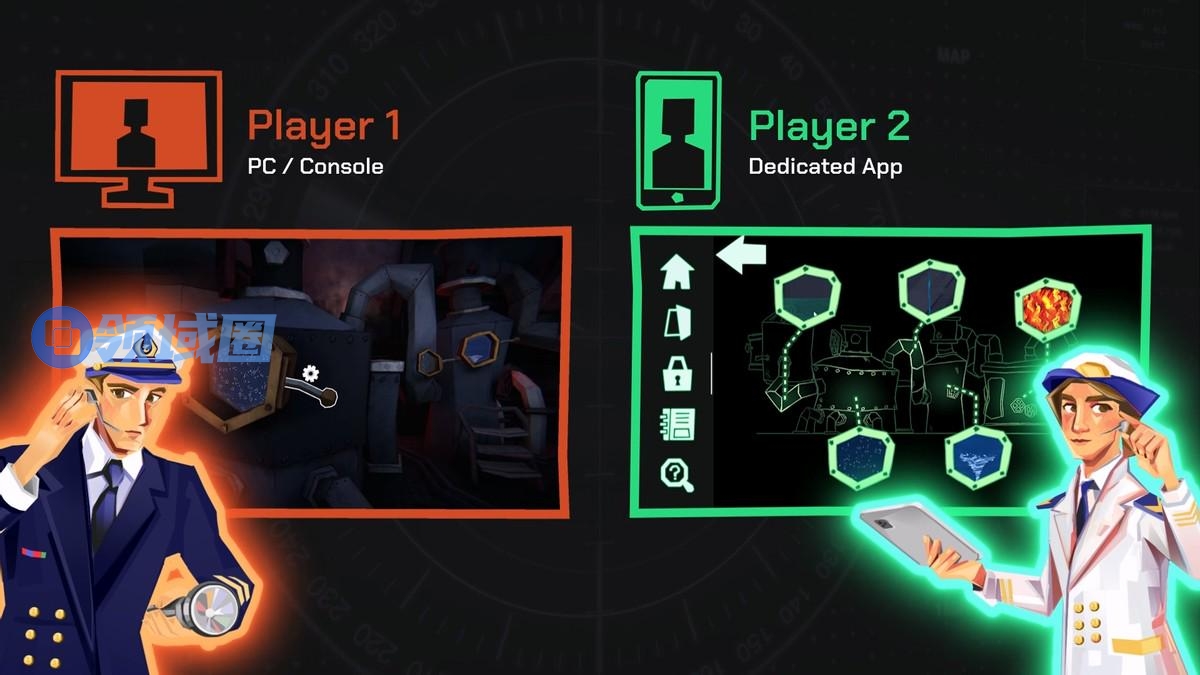Select the padlock icon in the sidebar

[x=678, y=374]
